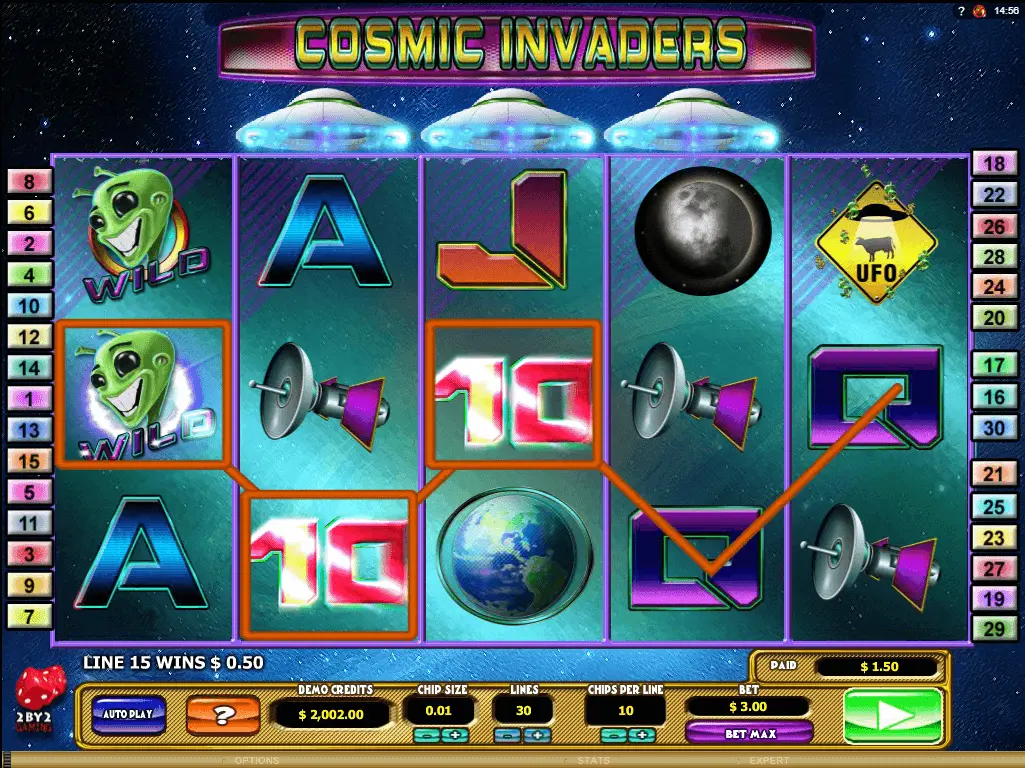1025x768 pixels.
Task: Raise the chips per line
Action: pos(644,736)
